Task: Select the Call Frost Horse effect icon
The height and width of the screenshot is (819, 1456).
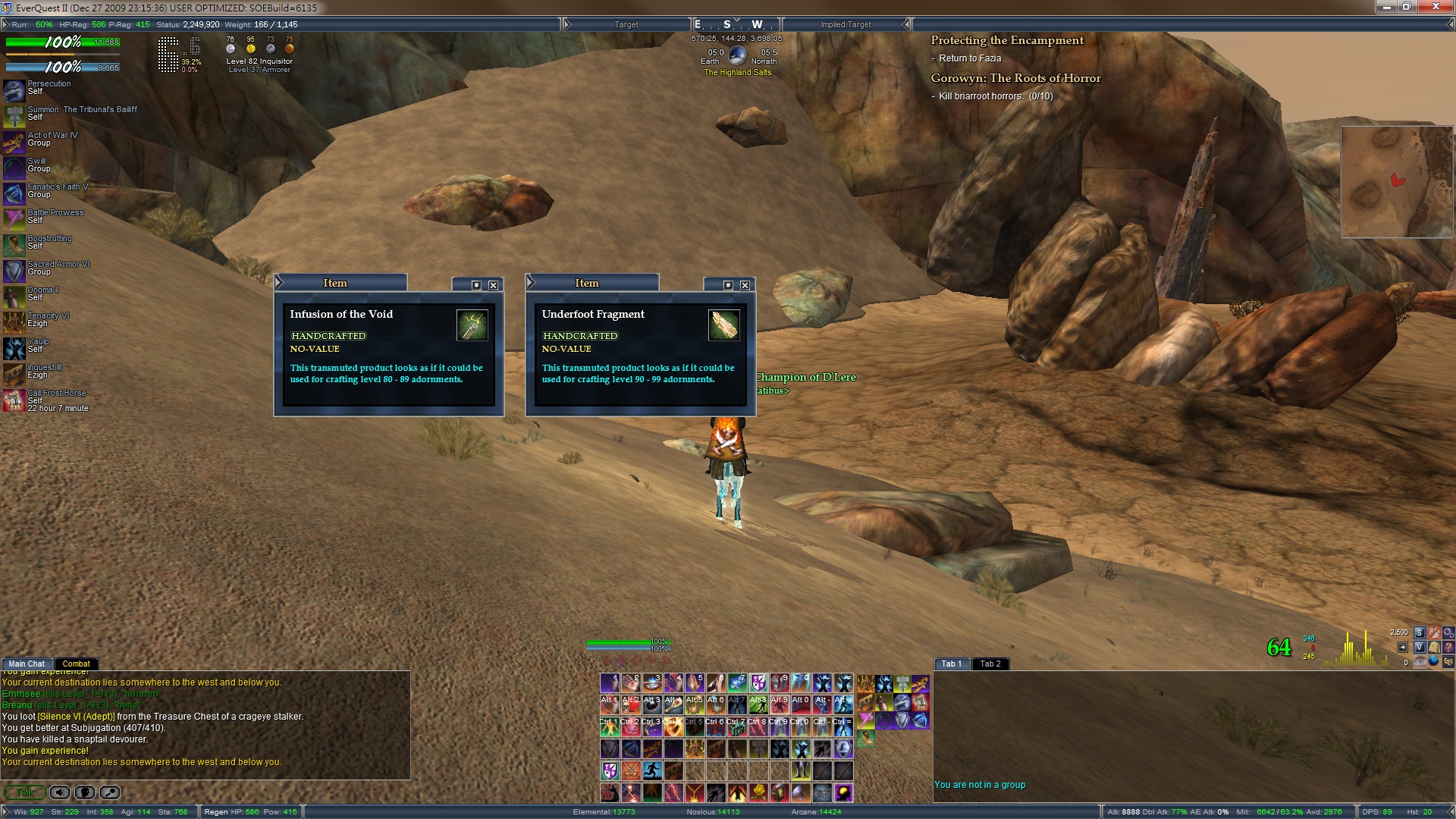Action: 14,400
